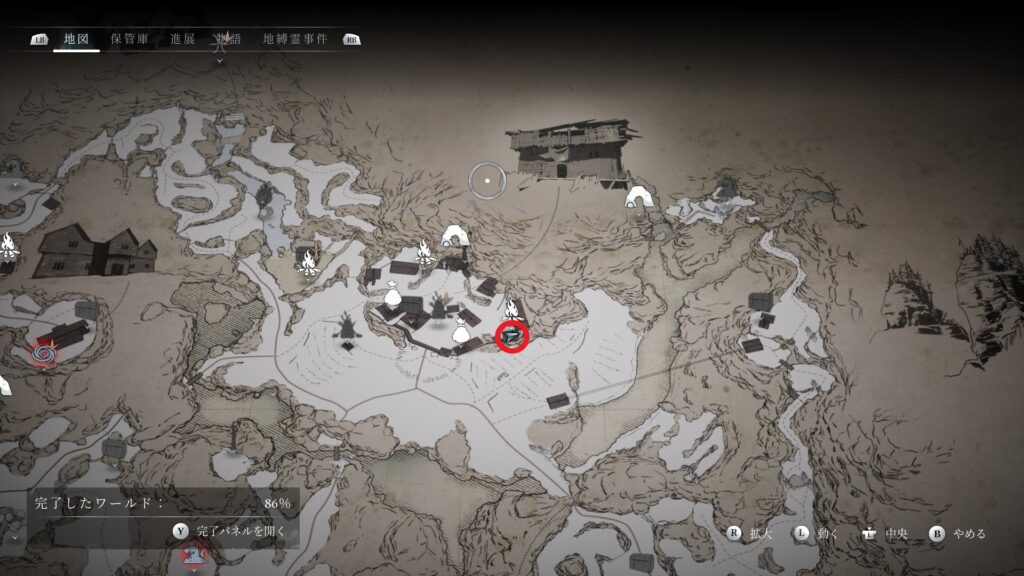Select the 地縛霊事件 tab
1024x576 pixels.
coord(295,39)
